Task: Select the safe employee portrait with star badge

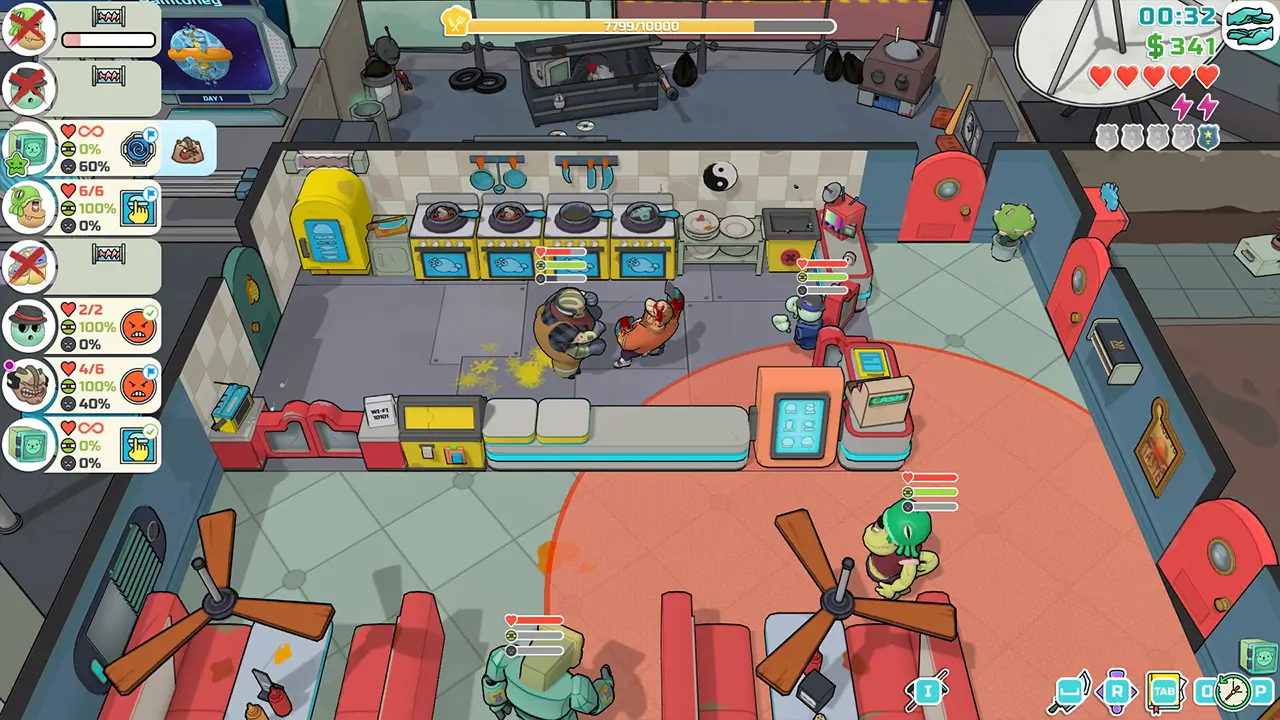Action: coord(29,148)
